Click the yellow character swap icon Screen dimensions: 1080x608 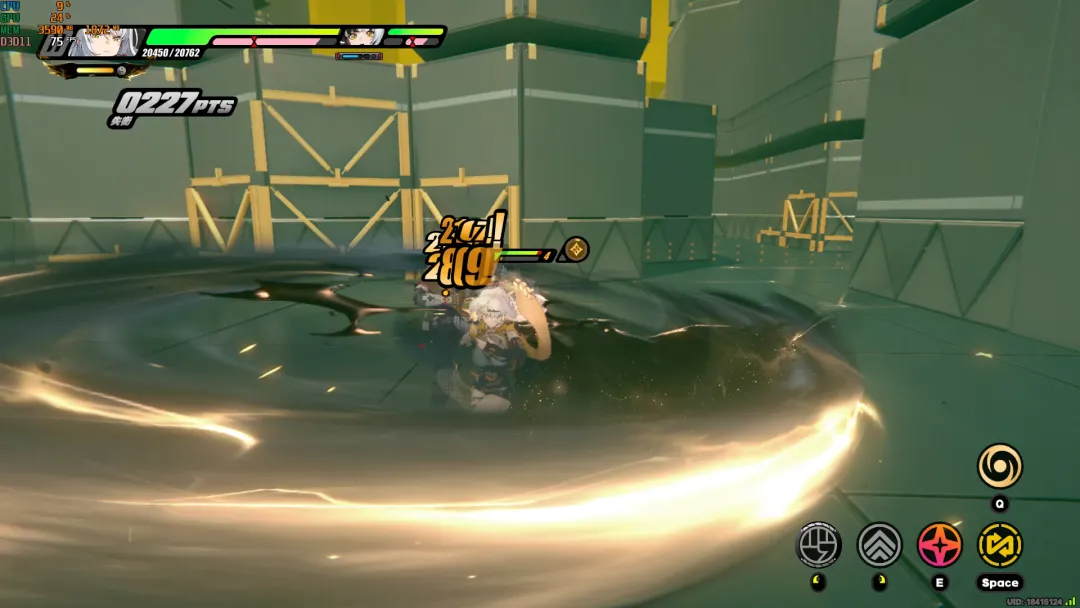click(x=999, y=545)
